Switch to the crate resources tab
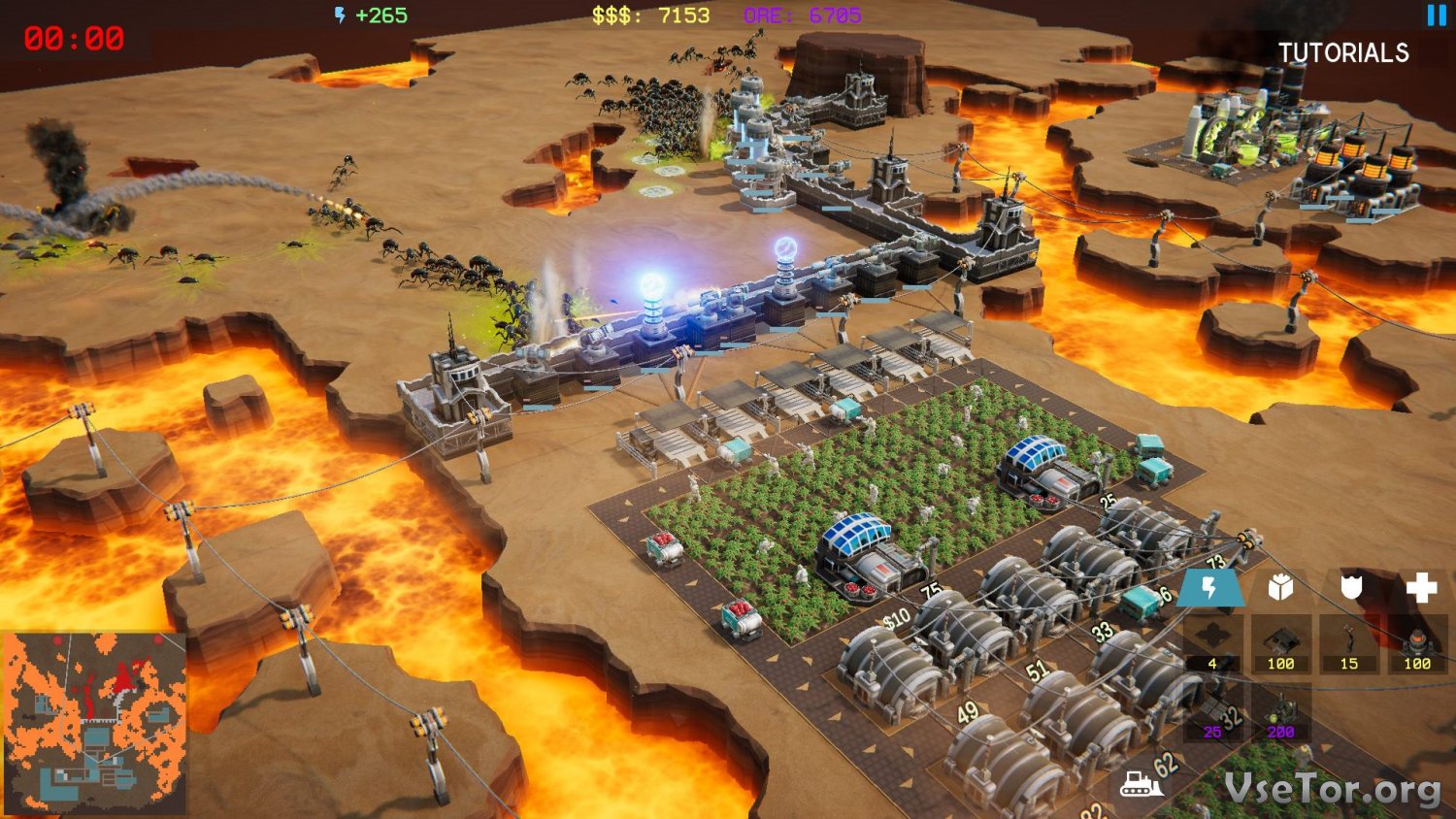 coord(1280,587)
